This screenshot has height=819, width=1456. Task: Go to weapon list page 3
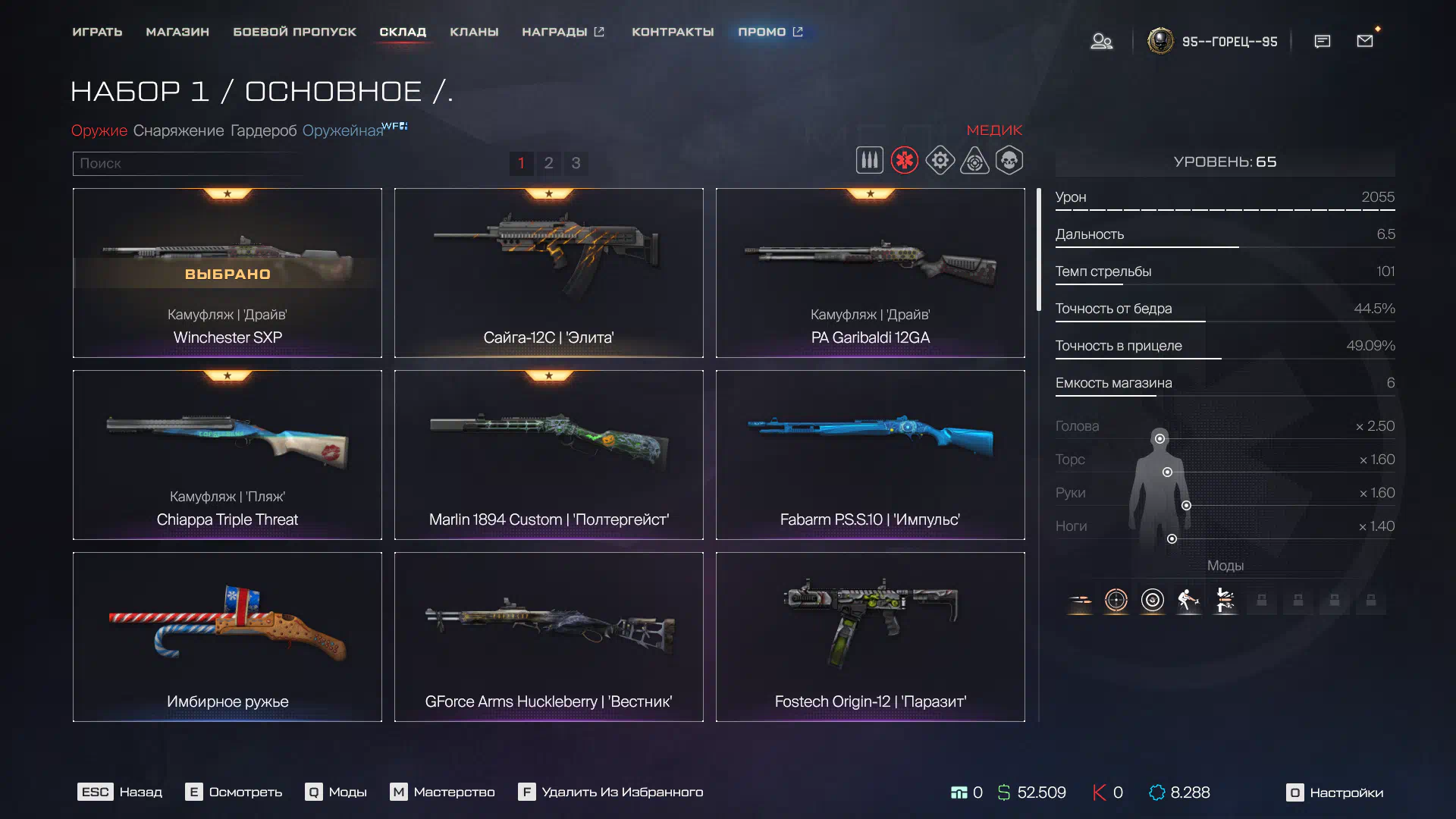click(x=576, y=163)
